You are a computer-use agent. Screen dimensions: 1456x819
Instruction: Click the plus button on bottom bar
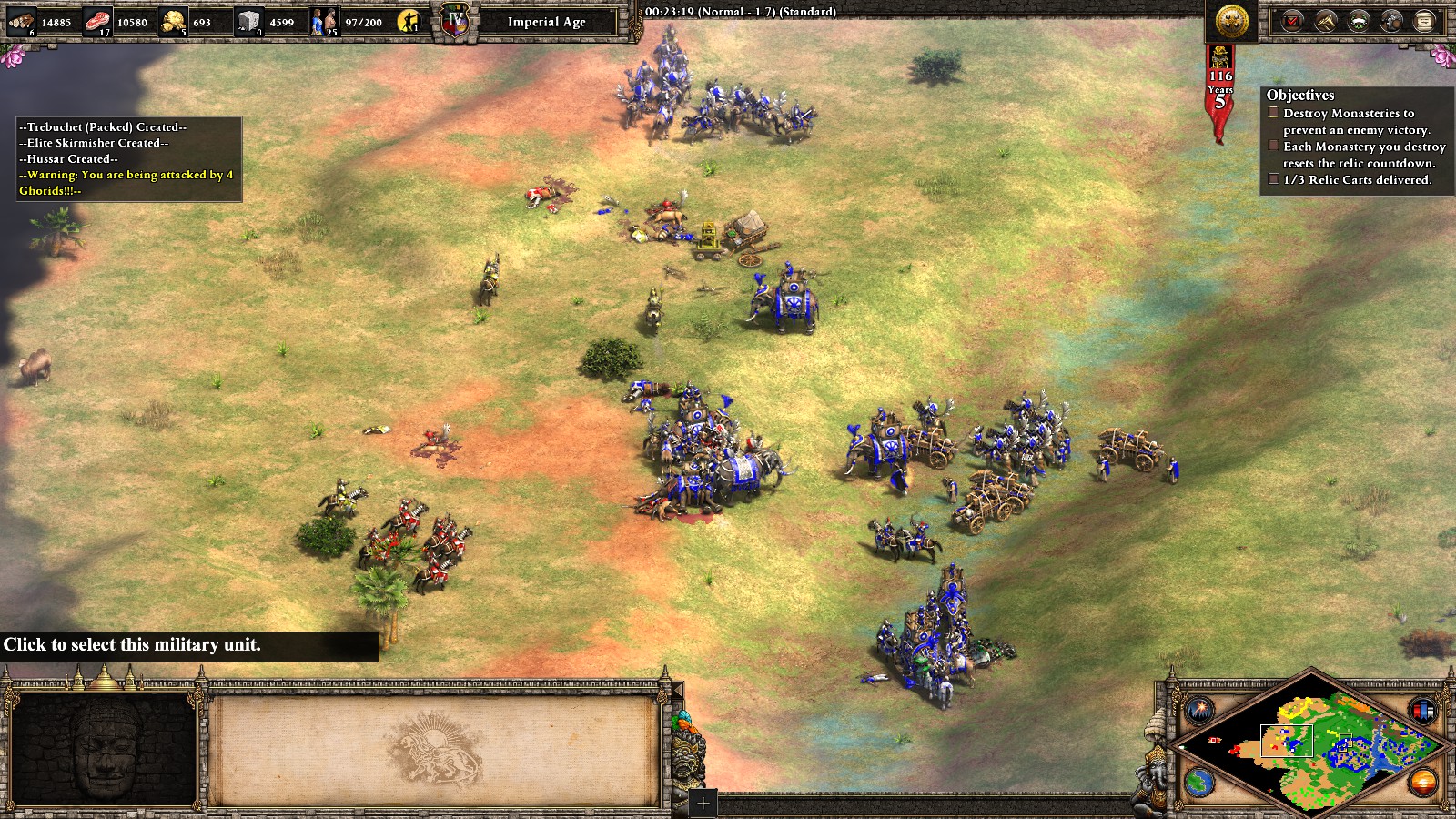[703, 803]
